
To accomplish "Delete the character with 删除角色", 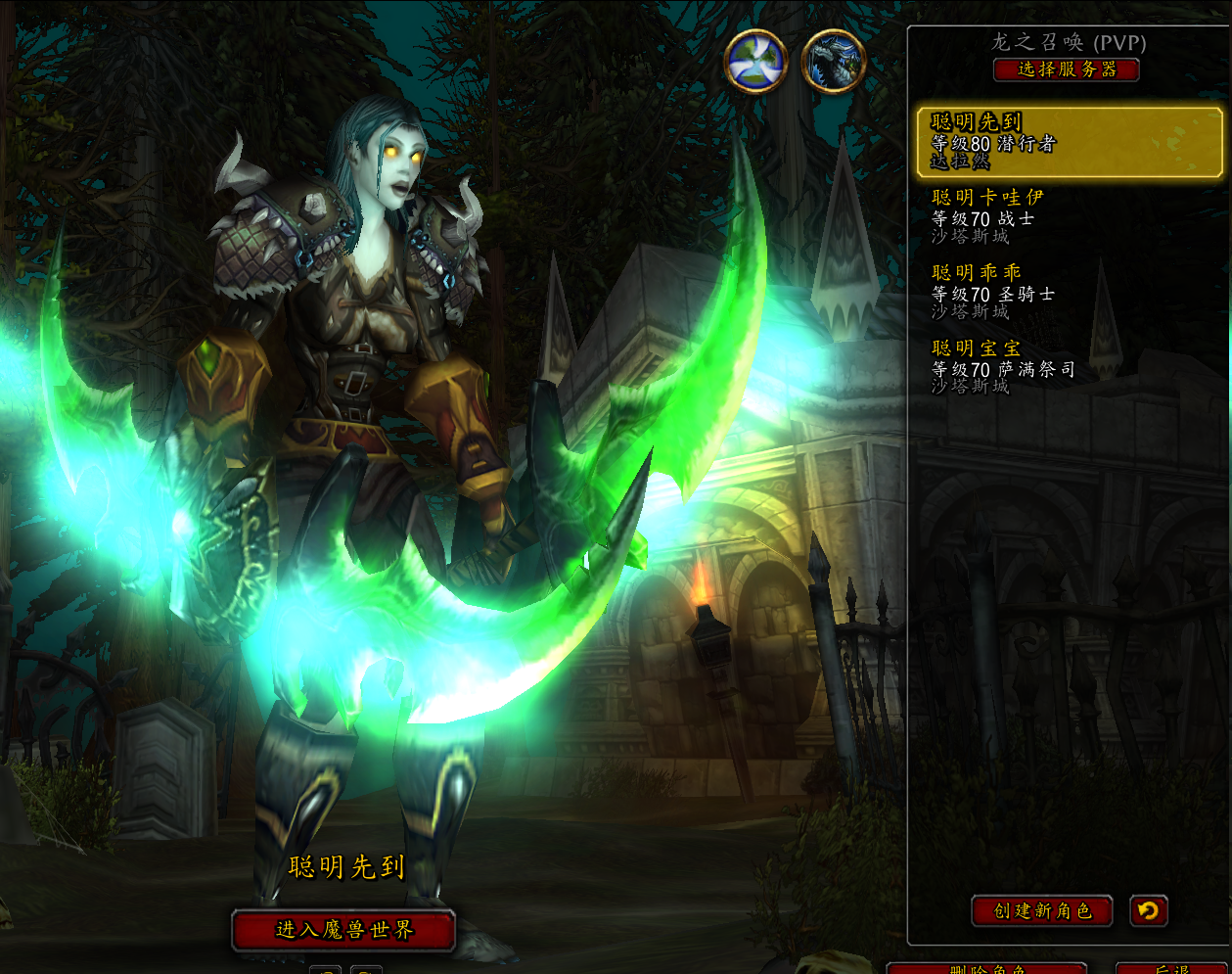I will [x=987, y=968].
